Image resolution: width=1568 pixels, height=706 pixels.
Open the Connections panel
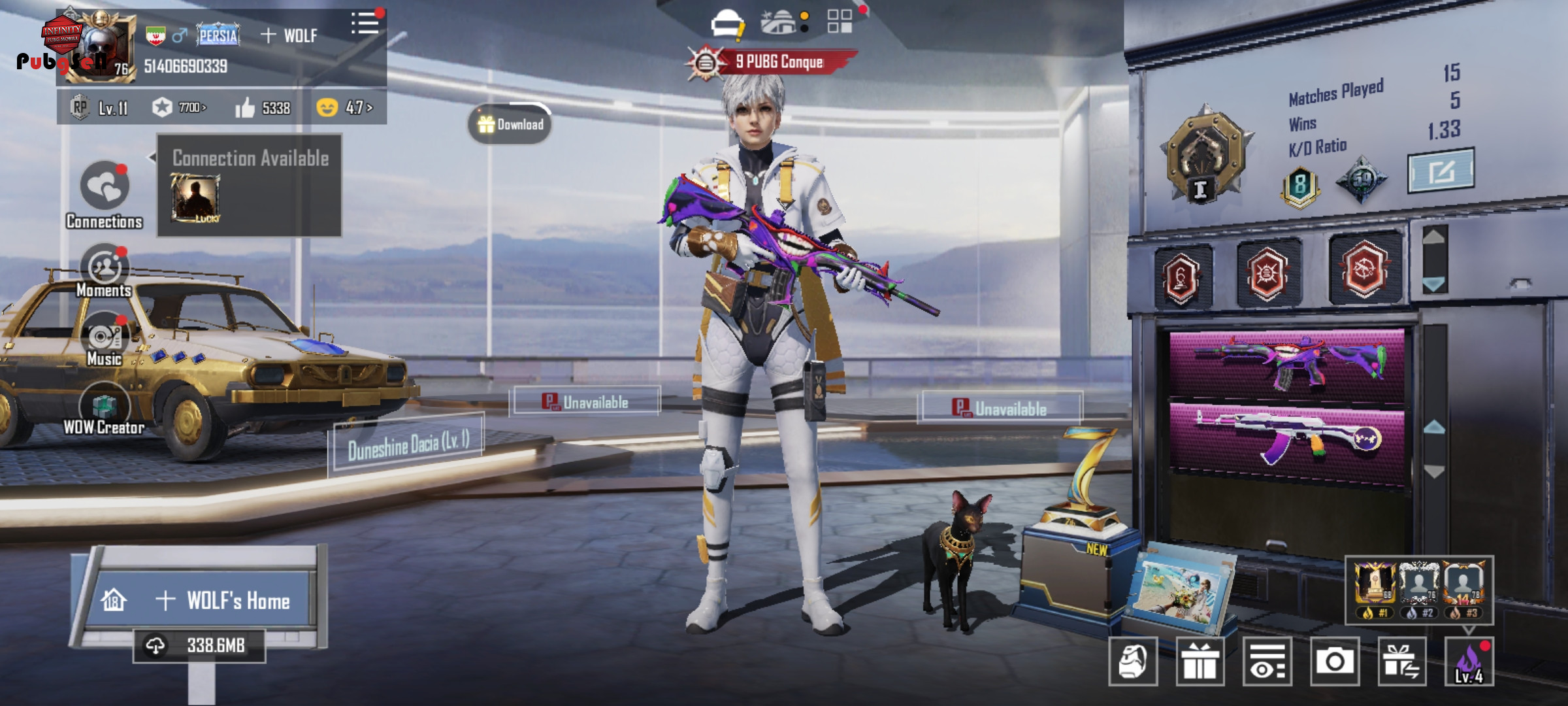[x=105, y=188]
